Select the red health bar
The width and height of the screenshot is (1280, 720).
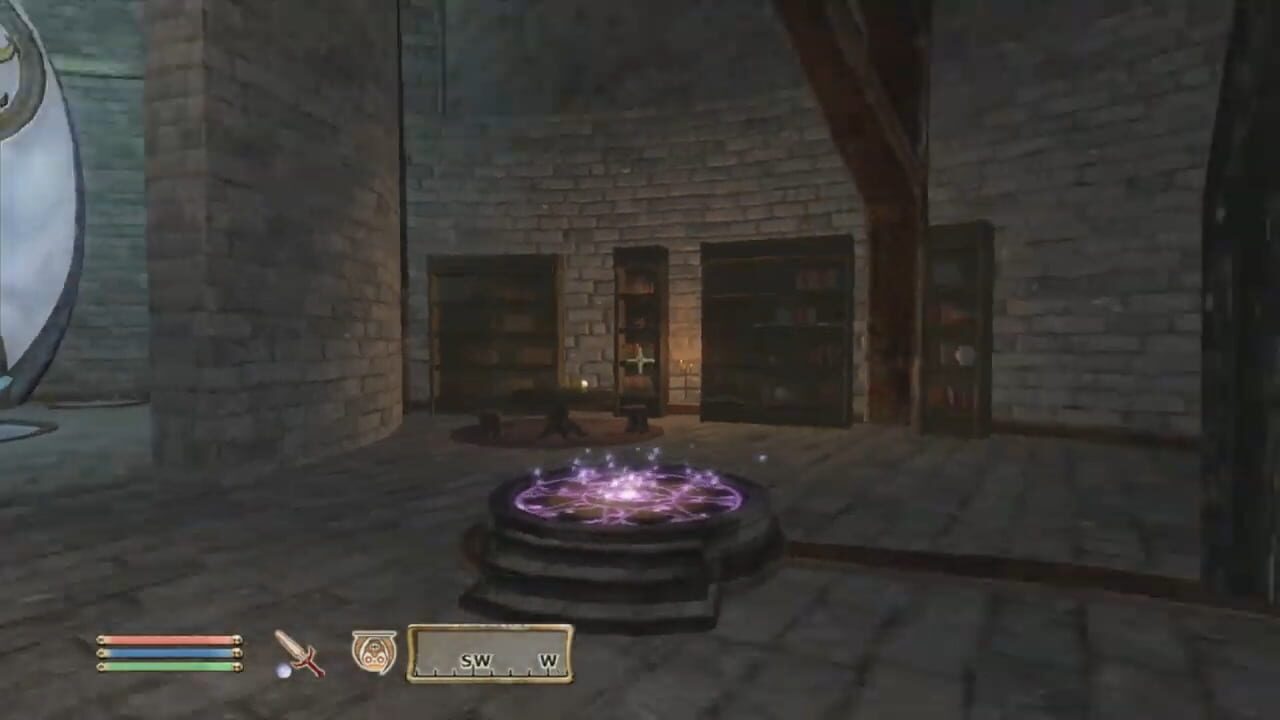[x=165, y=640]
